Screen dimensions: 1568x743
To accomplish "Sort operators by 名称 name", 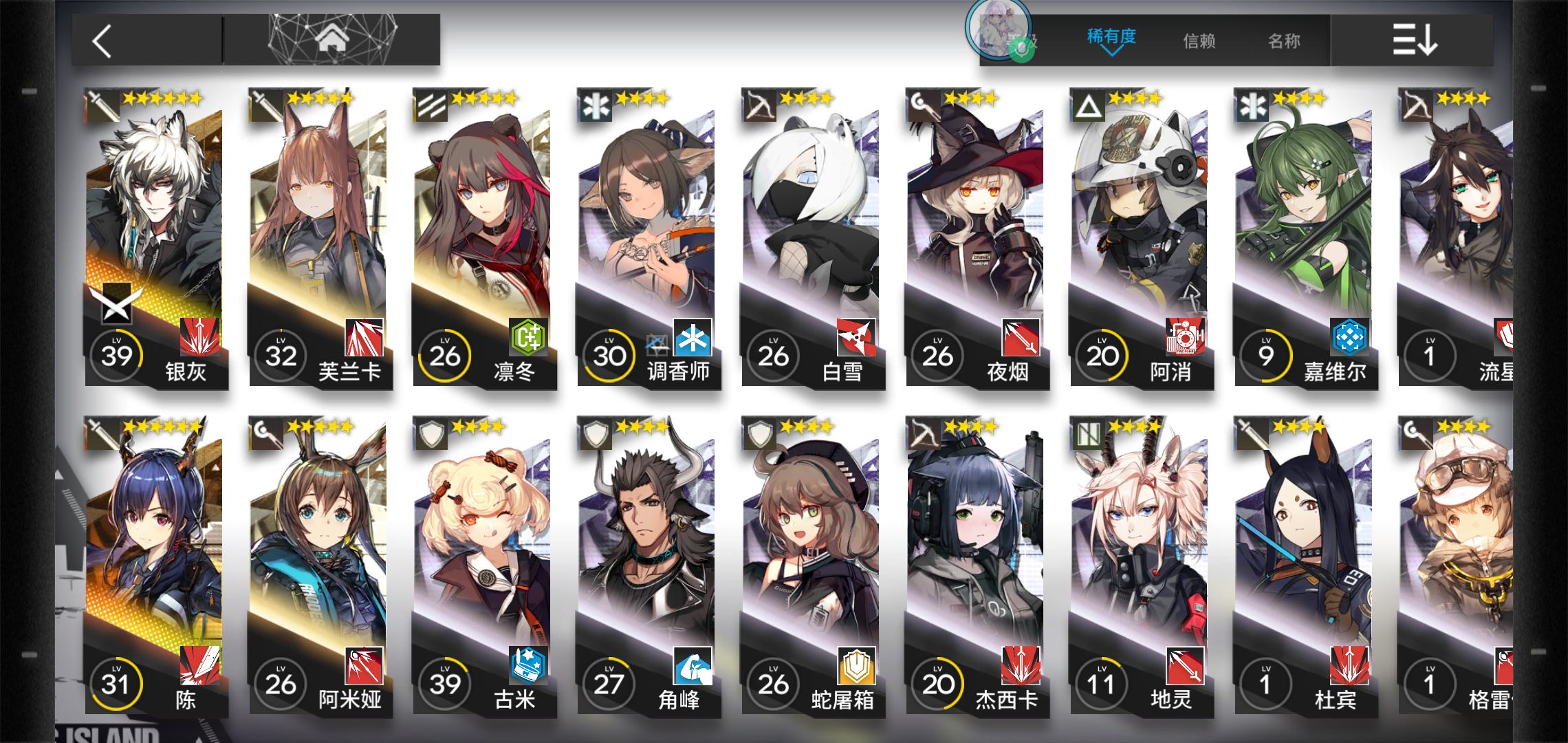I will (x=1284, y=41).
